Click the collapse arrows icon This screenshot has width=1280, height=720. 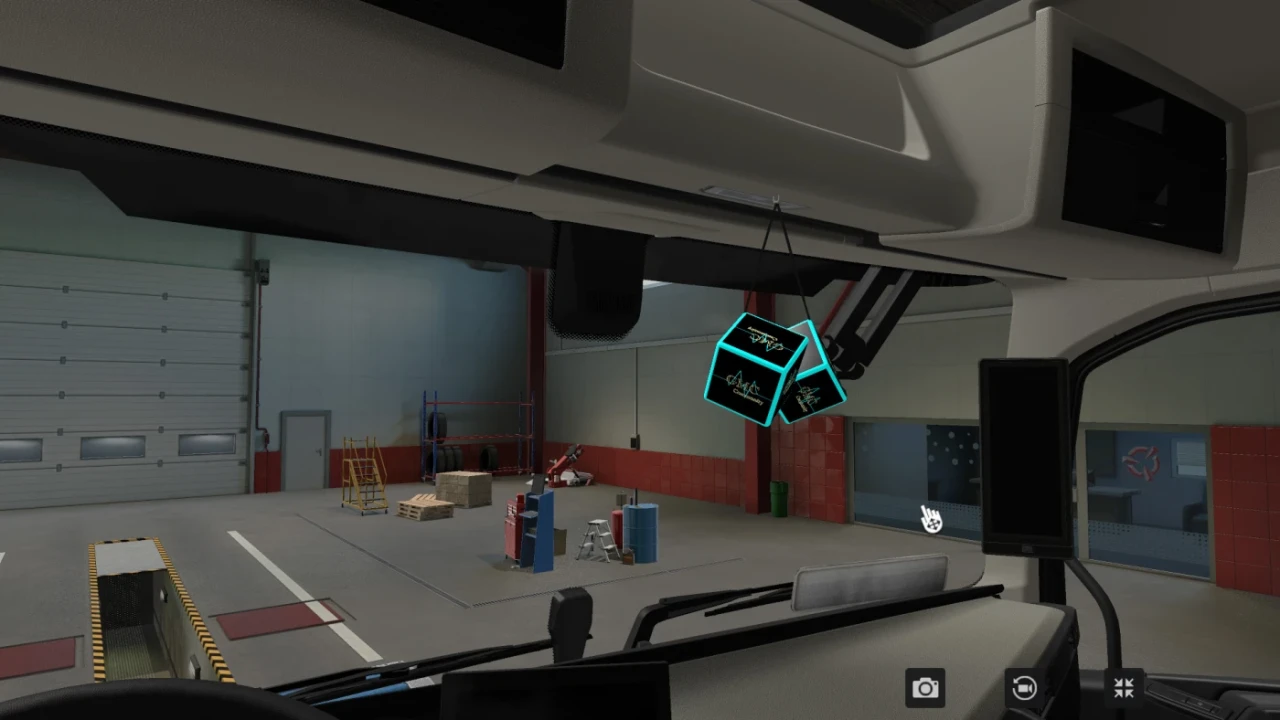point(1122,687)
